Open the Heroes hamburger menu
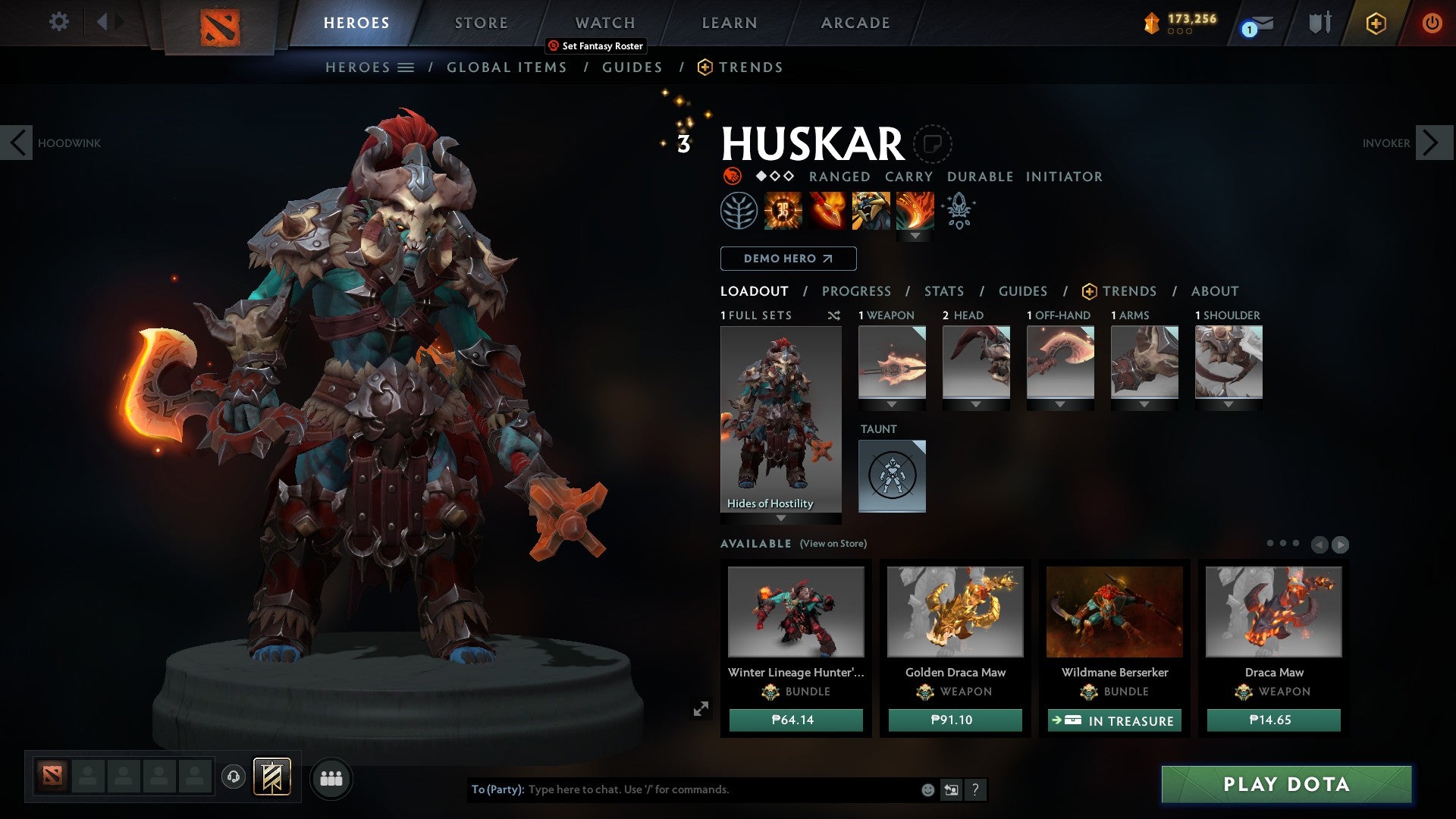Viewport: 1456px width, 819px height. pyautogui.click(x=407, y=67)
